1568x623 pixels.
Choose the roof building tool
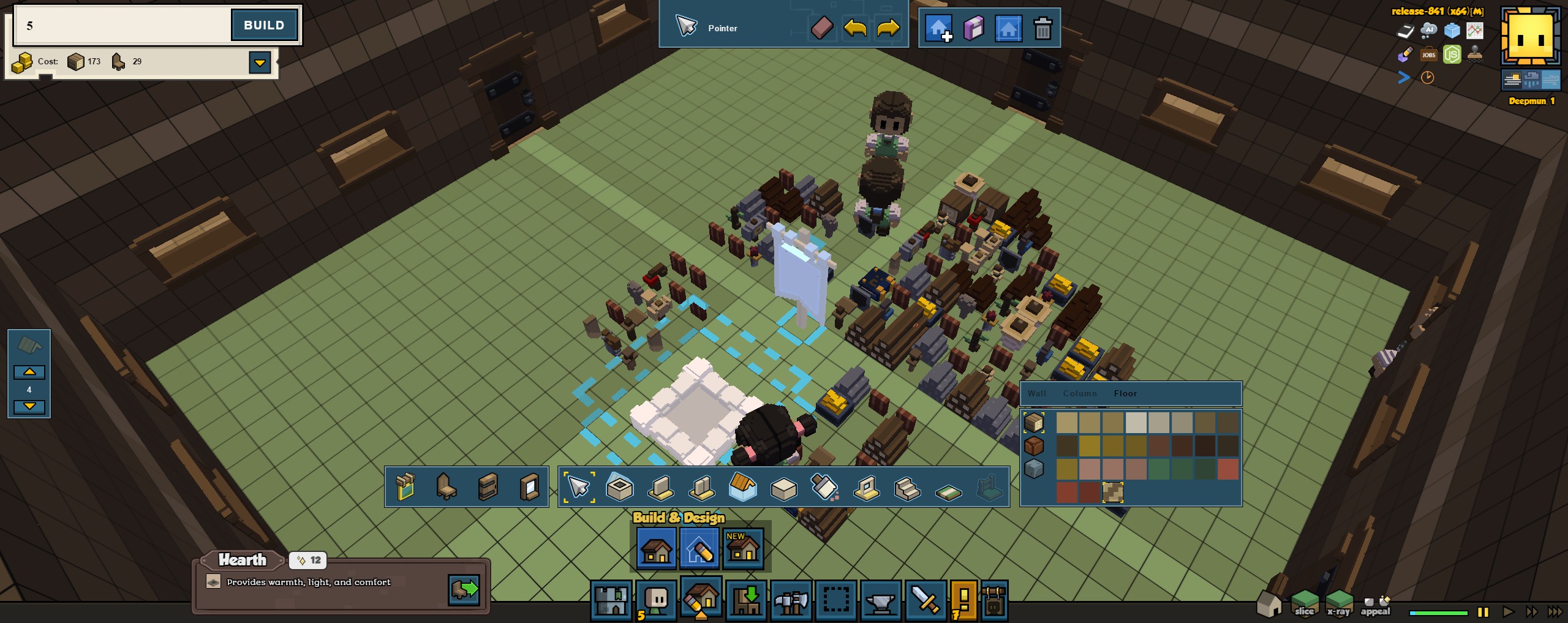(x=743, y=488)
